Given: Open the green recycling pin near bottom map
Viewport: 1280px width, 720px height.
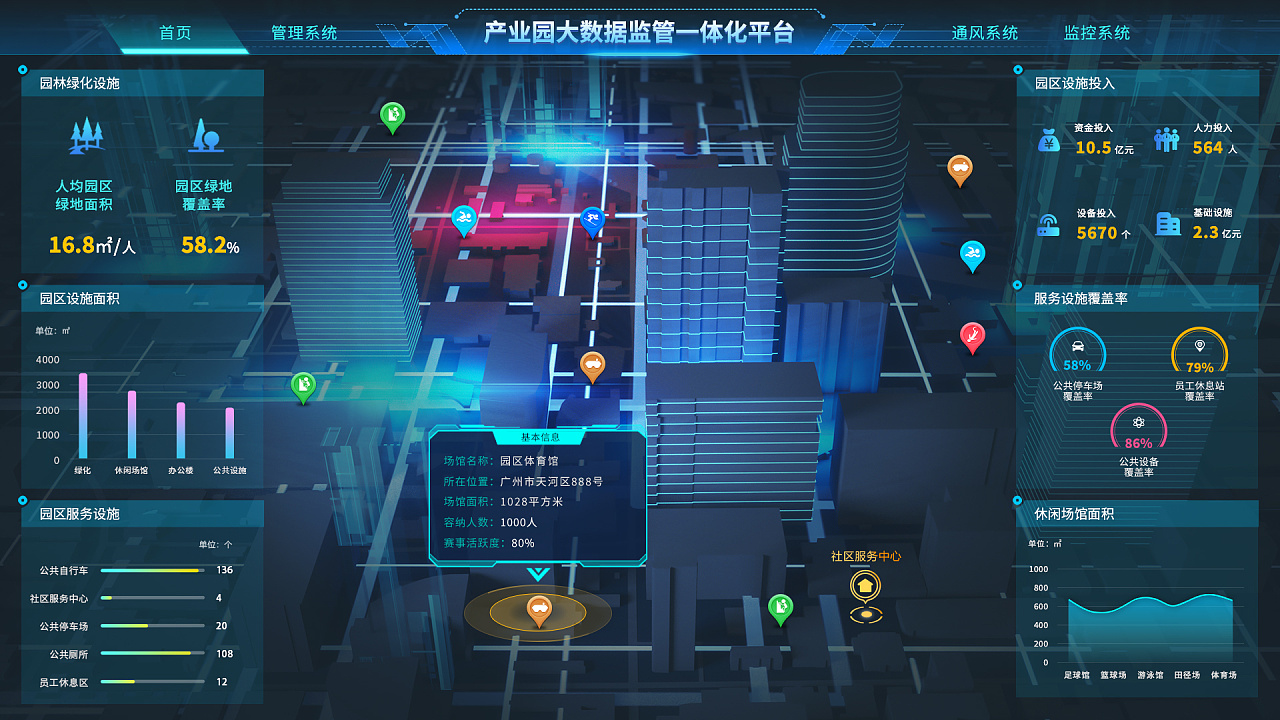Looking at the screenshot, I should coord(778,604).
